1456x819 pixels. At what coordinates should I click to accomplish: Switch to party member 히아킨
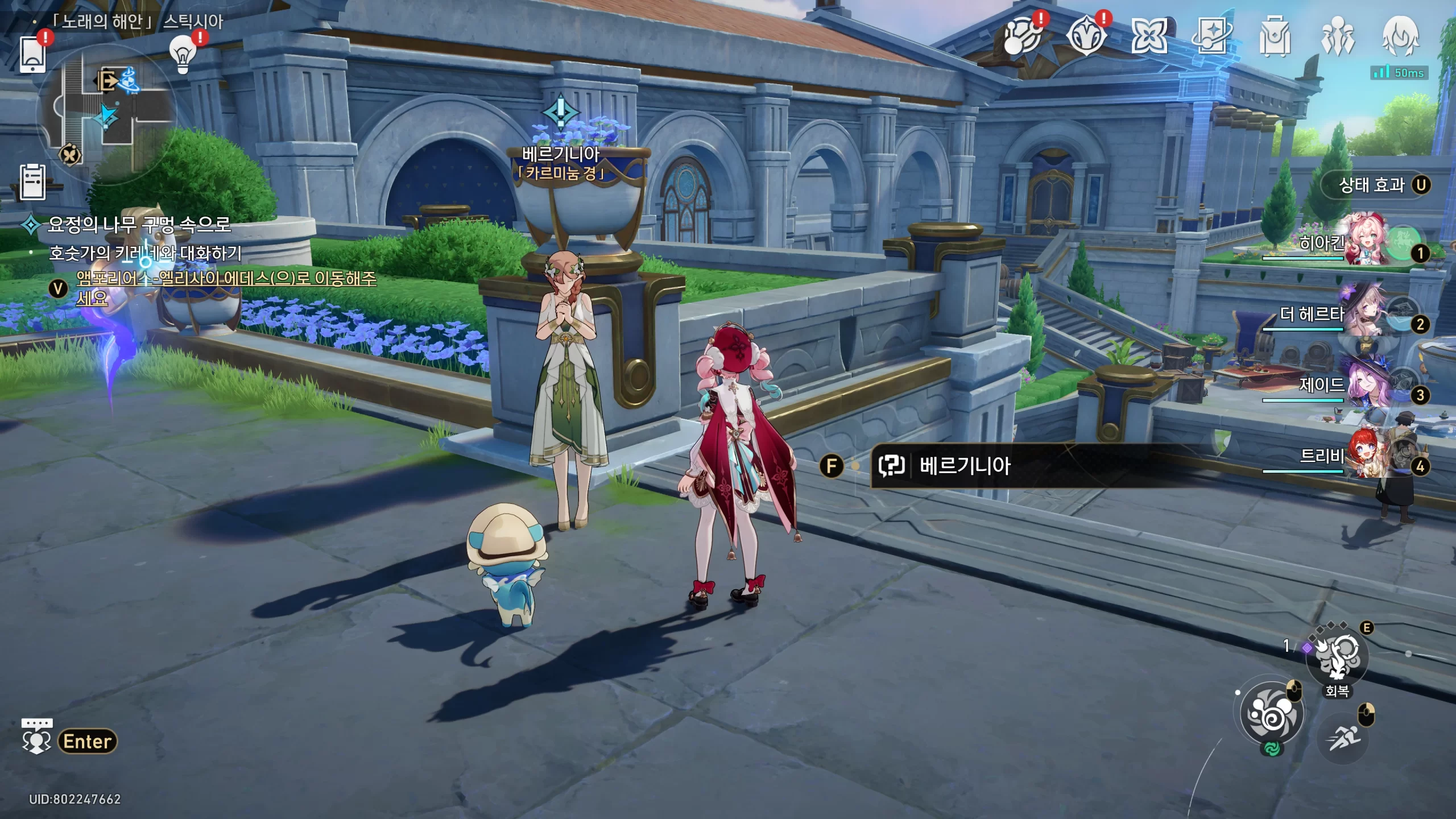1365,242
